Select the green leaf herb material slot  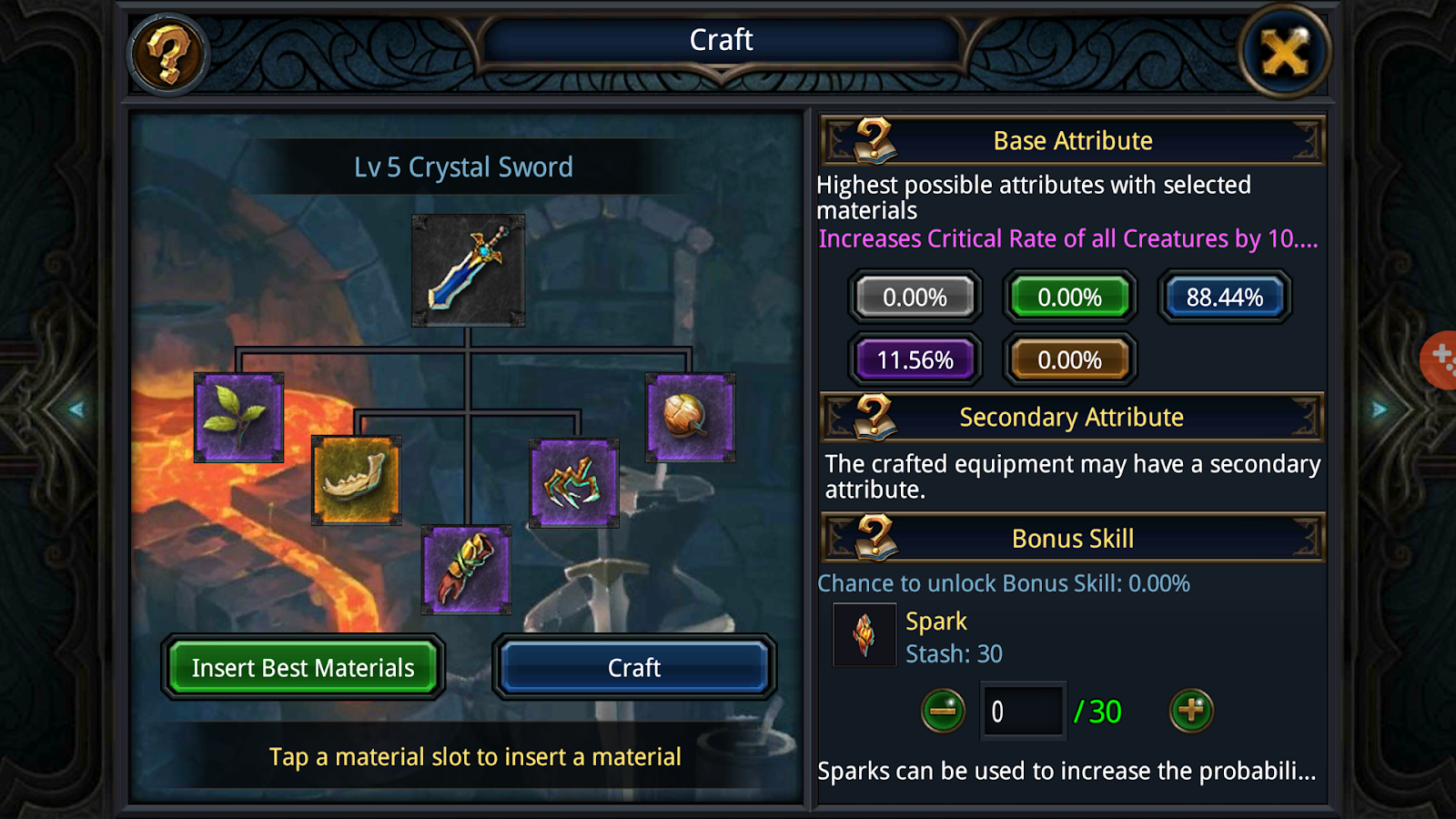(238, 418)
